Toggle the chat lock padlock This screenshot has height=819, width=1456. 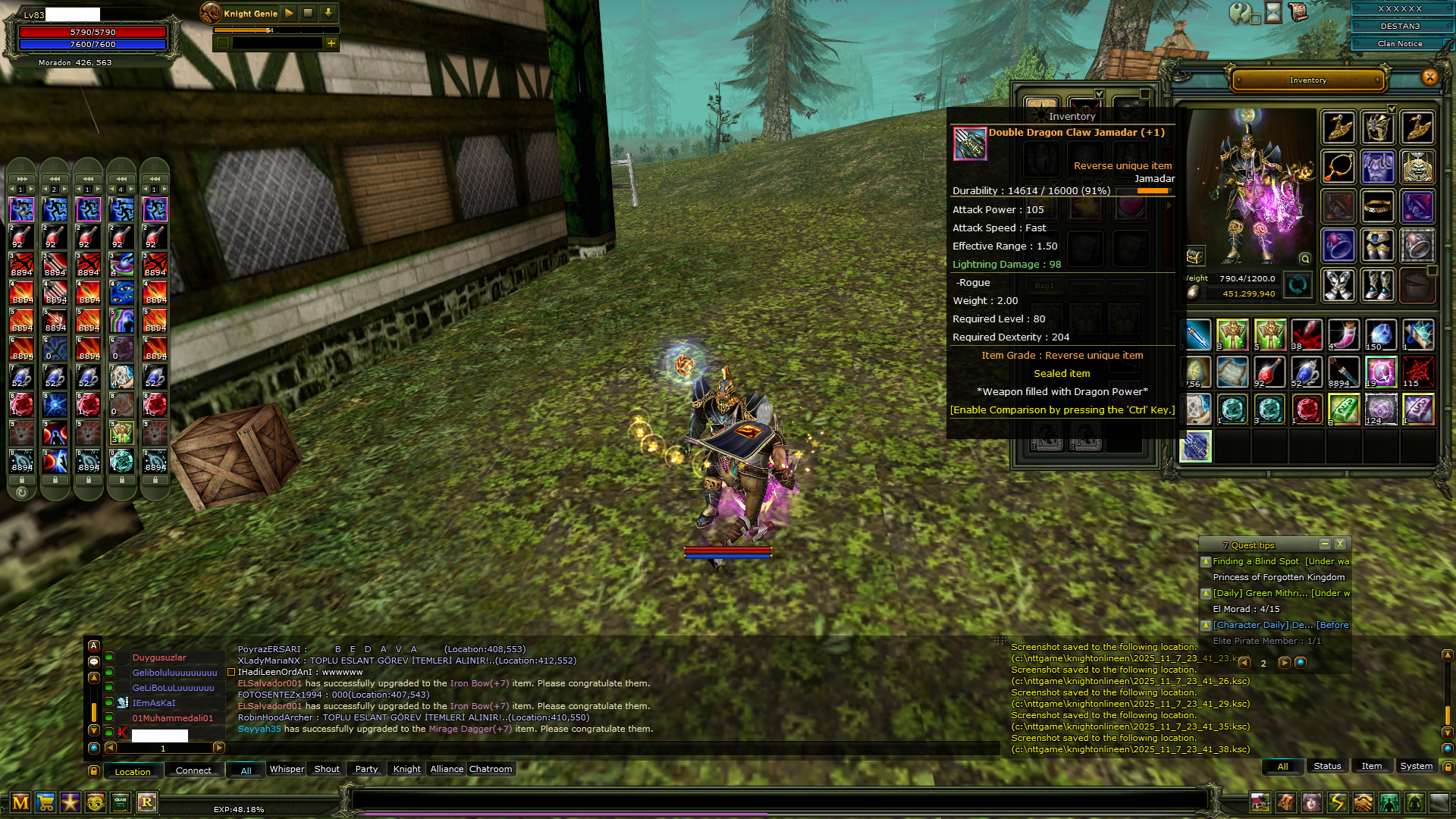[x=94, y=770]
